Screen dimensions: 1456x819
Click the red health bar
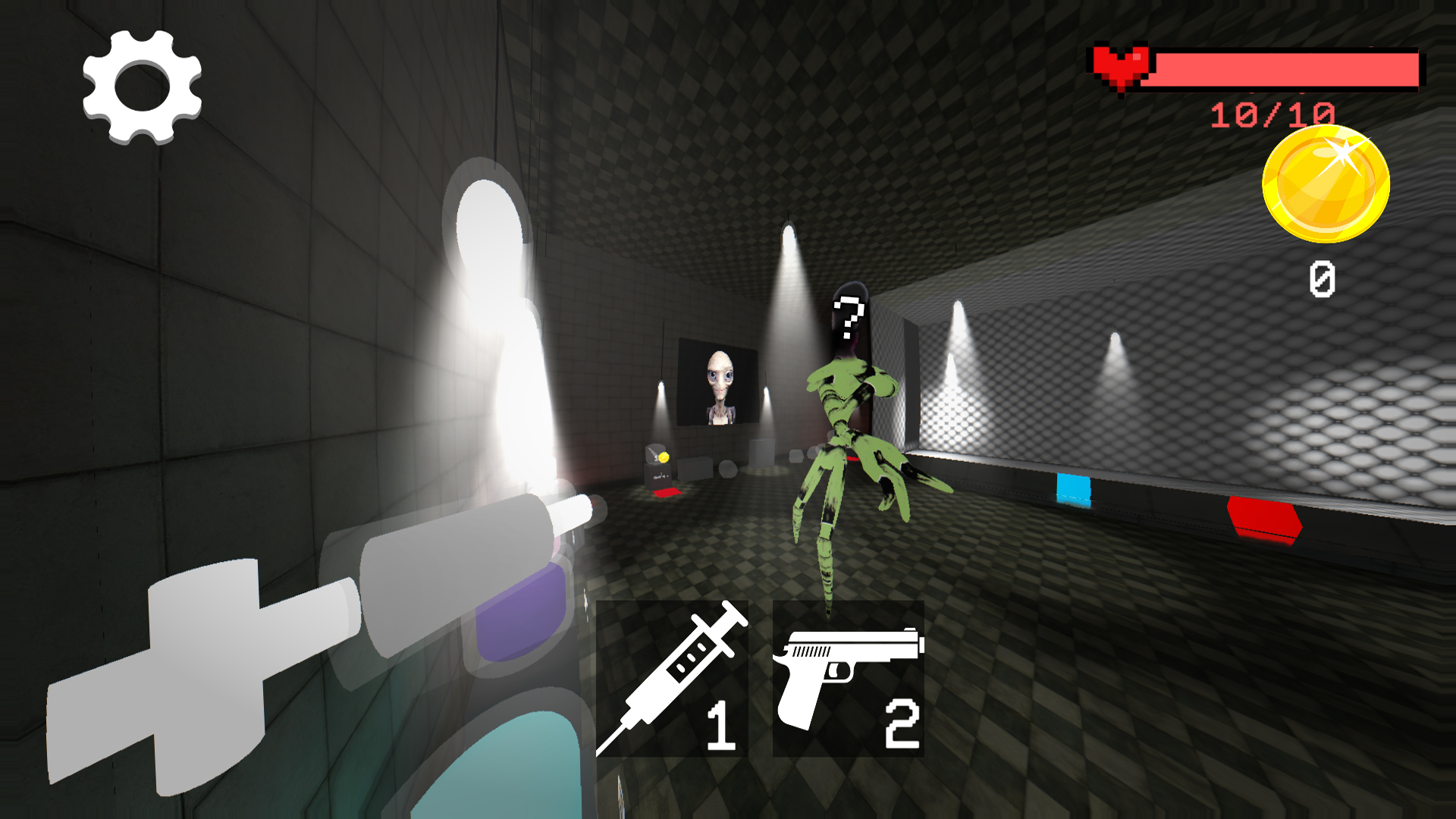1289,68
